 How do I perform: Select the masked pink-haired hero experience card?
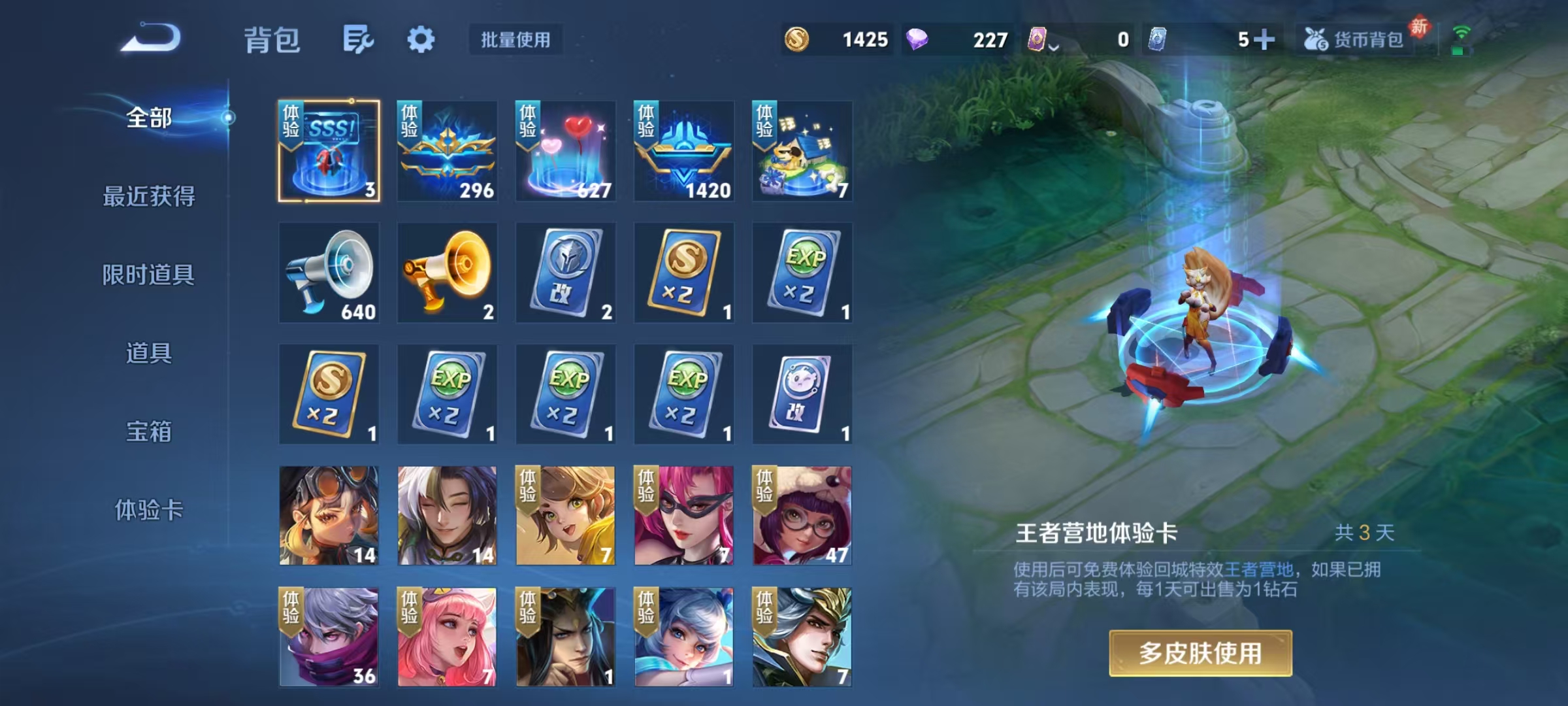click(x=684, y=516)
